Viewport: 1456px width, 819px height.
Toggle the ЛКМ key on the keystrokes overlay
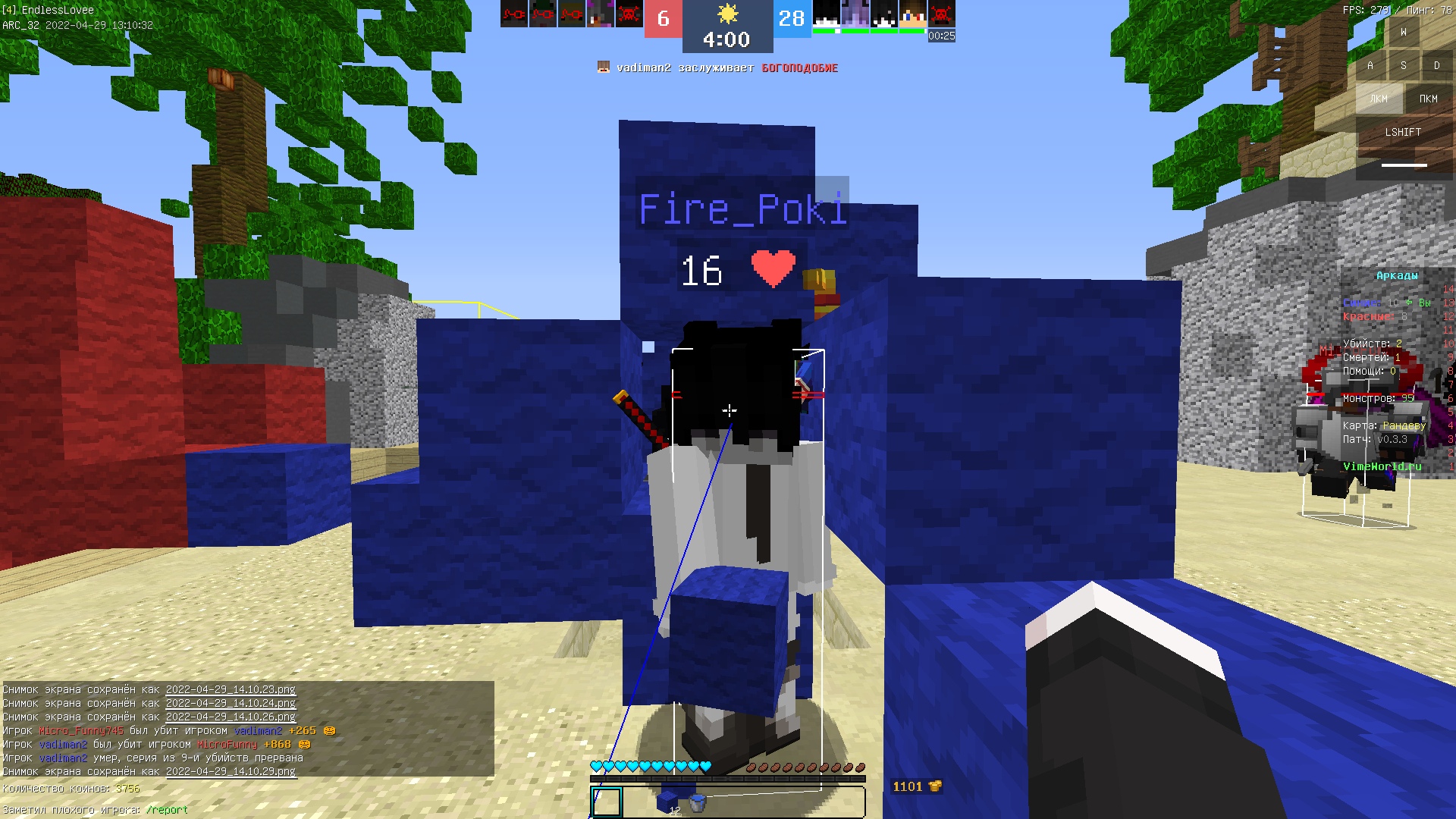pyautogui.click(x=1378, y=99)
